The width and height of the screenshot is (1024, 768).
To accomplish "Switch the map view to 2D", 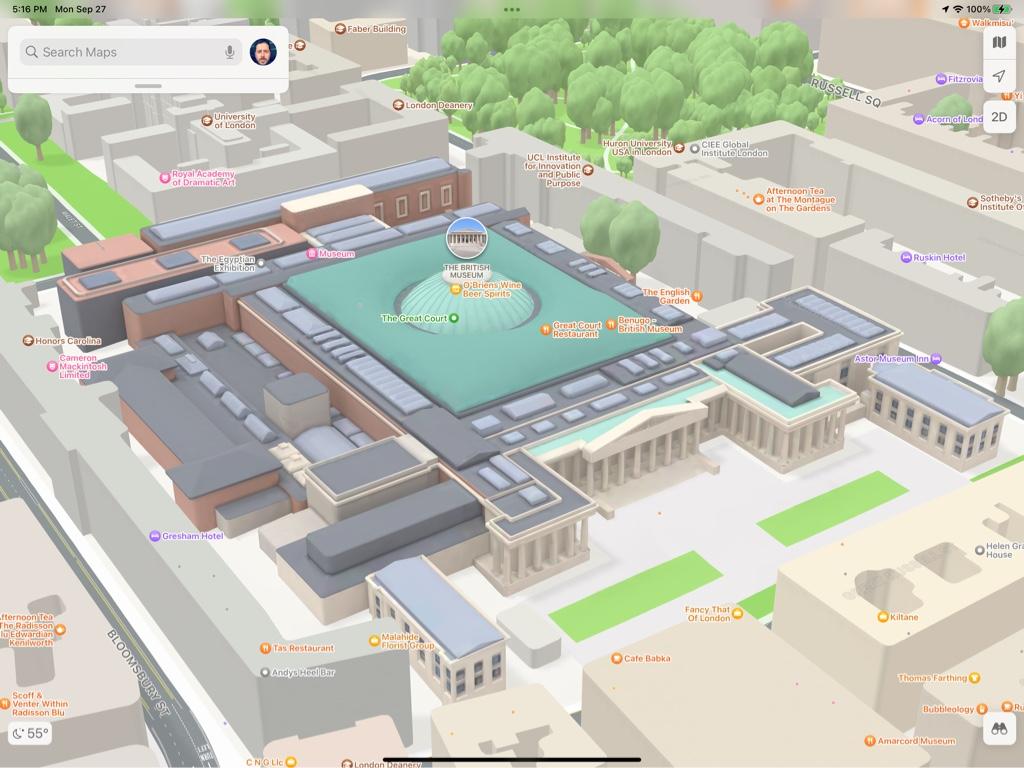I will [999, 117].
